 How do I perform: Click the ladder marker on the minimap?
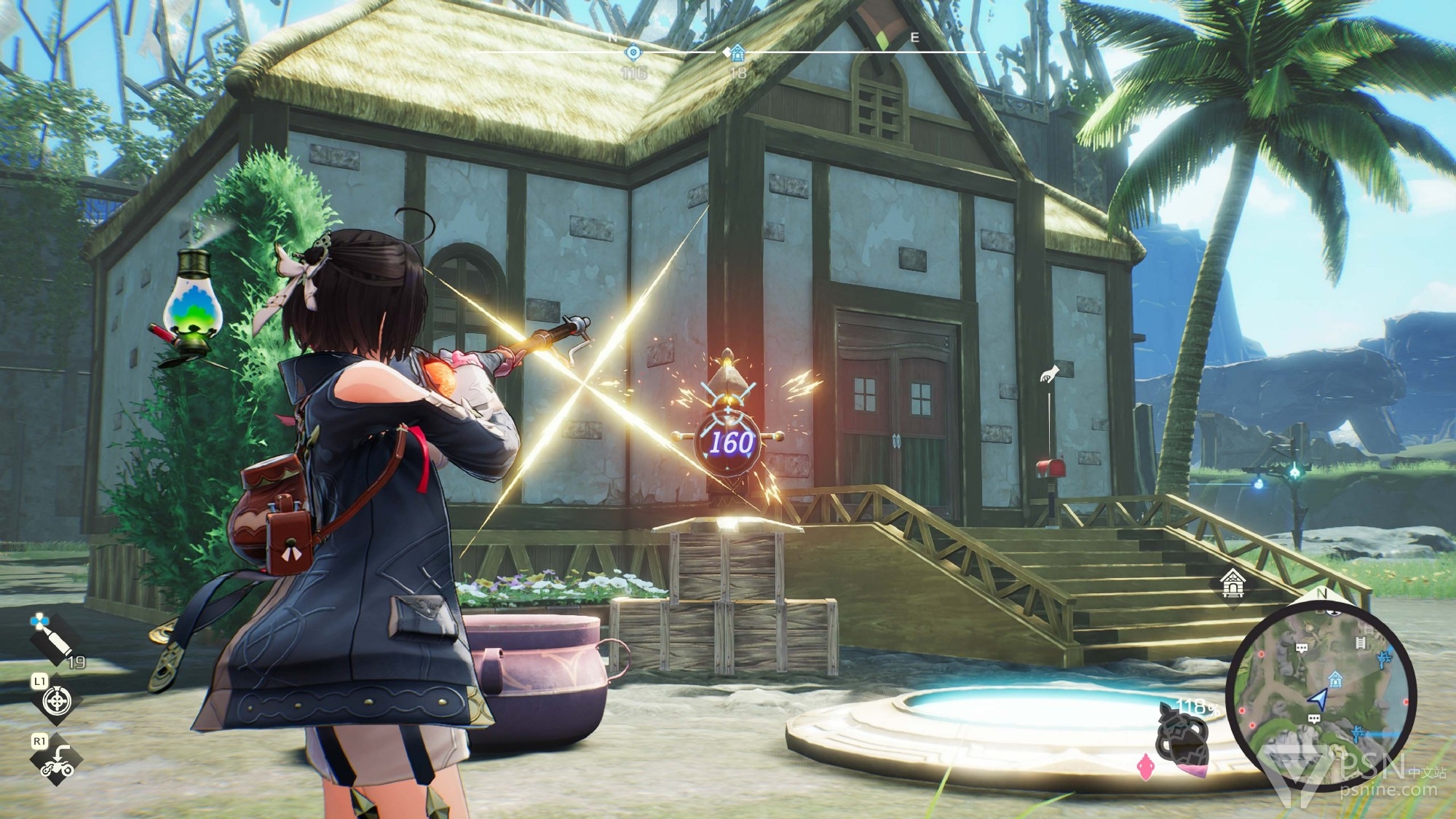[1360, 642]
